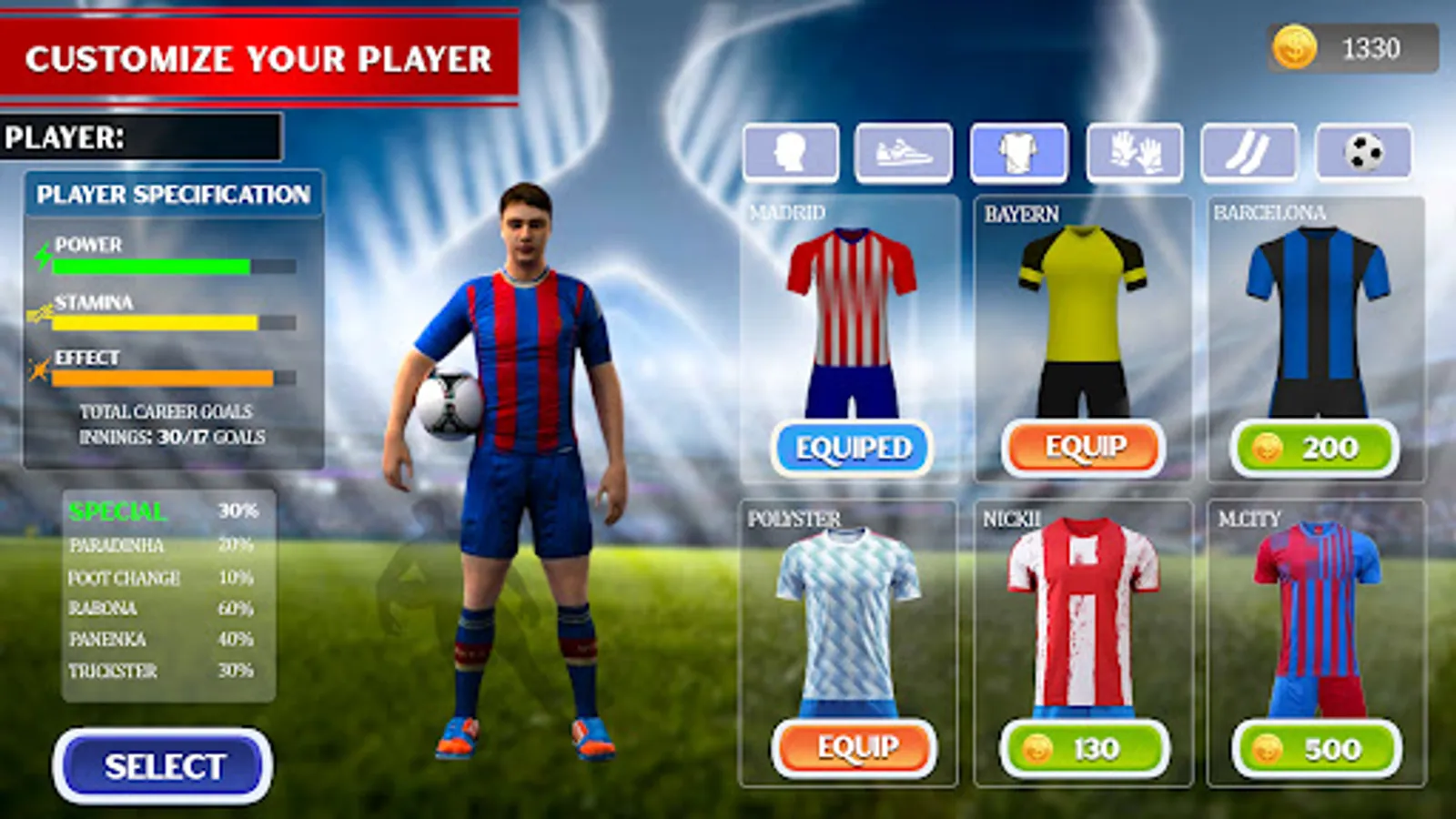Screen dimensions: 1456x819
Task: Select the footwear customization icon
Action: [904, 153]
